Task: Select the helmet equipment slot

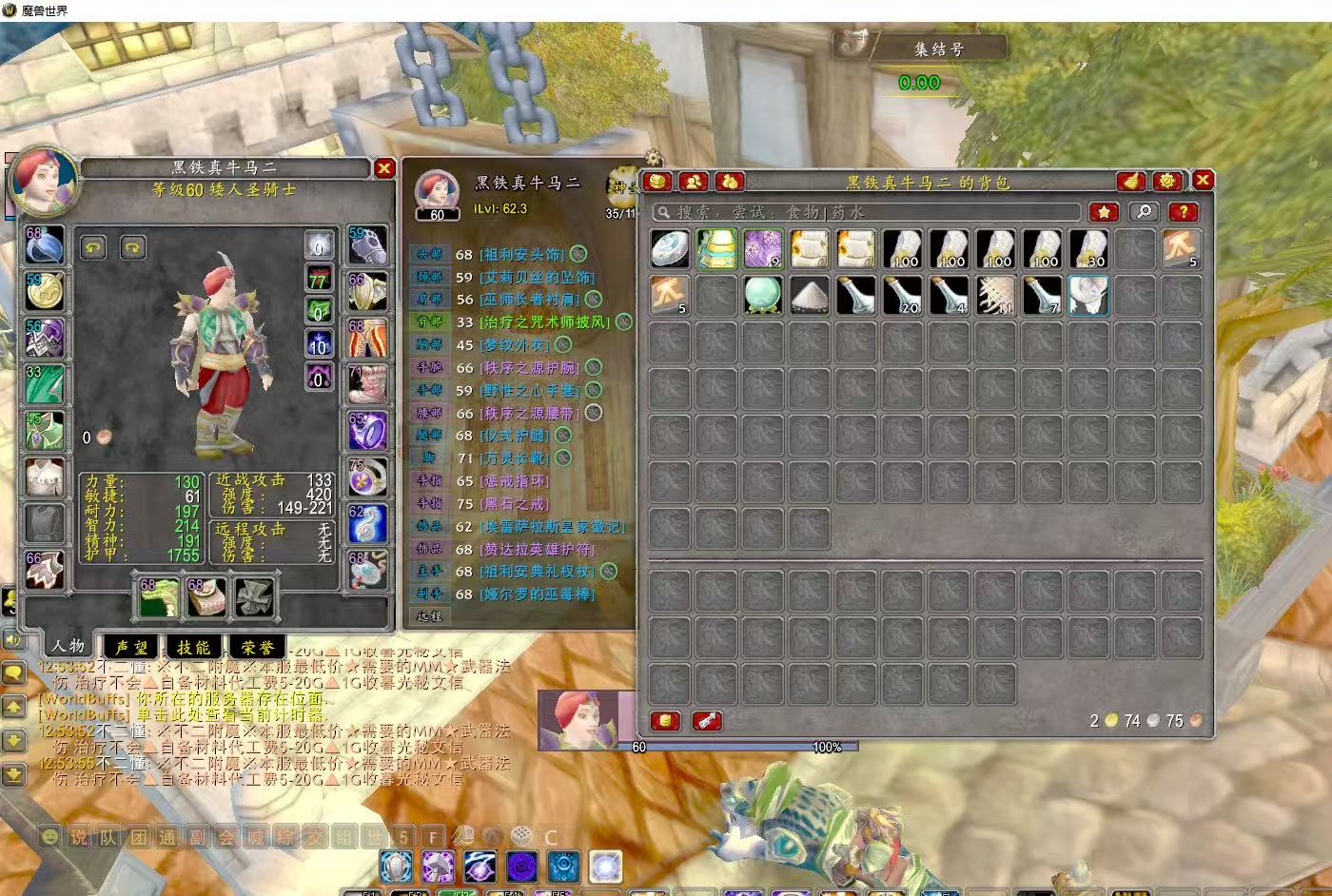Action: 45,246
